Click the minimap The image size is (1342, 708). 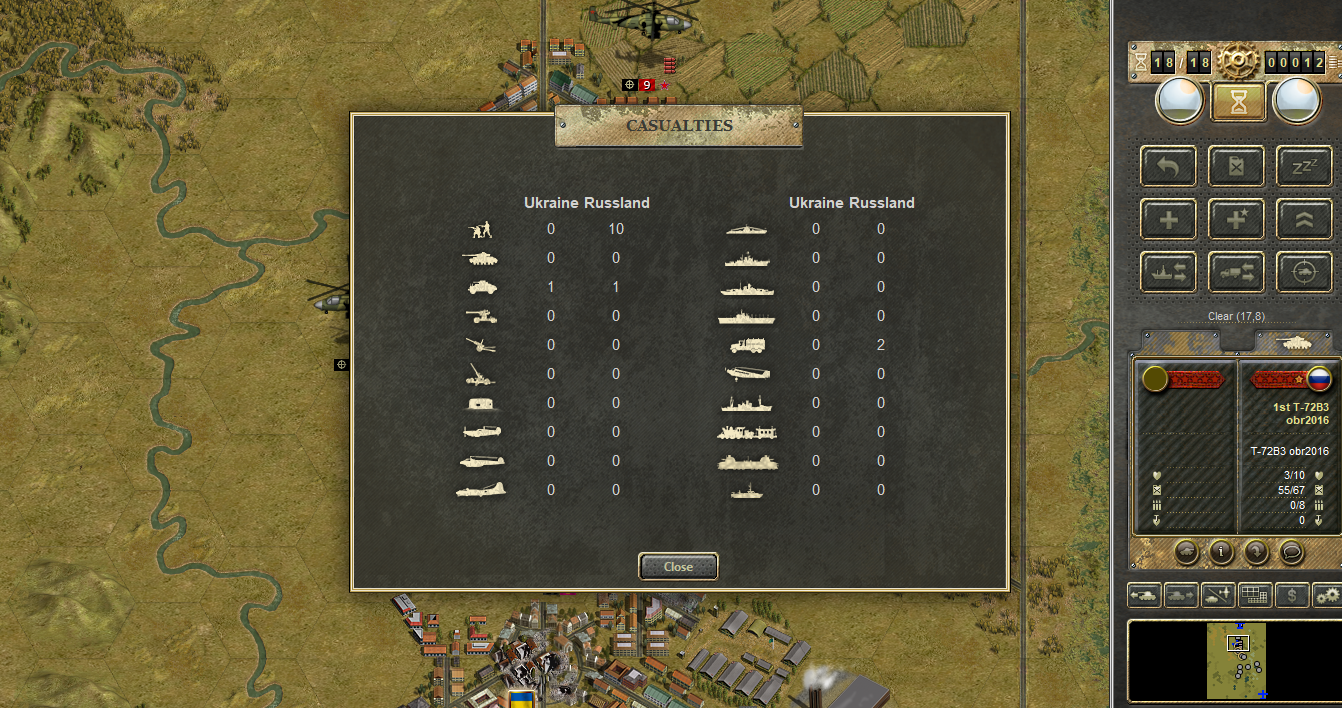point(1236,661)
